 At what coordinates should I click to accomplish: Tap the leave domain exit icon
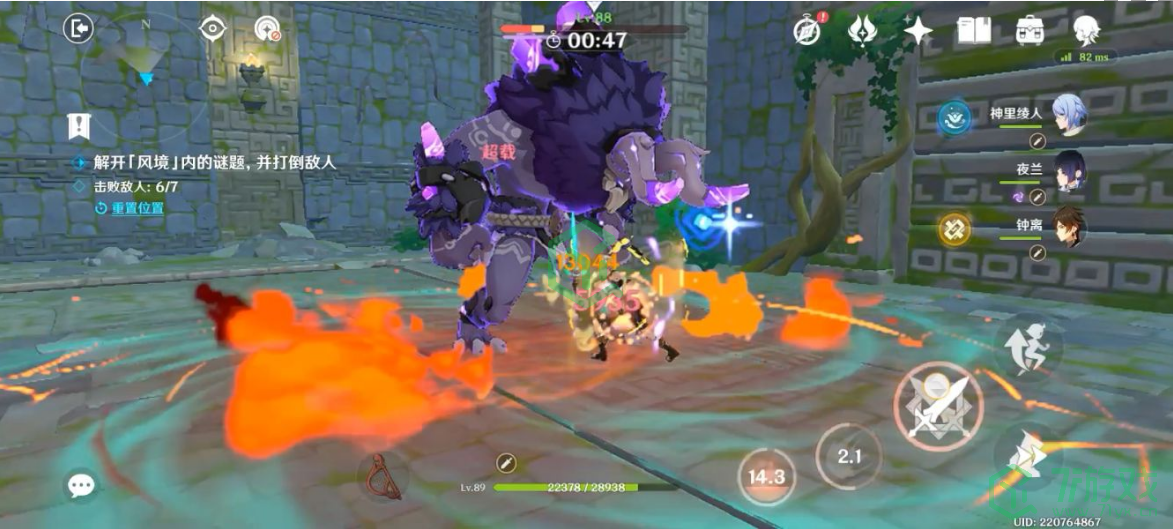tap(78, 28)
